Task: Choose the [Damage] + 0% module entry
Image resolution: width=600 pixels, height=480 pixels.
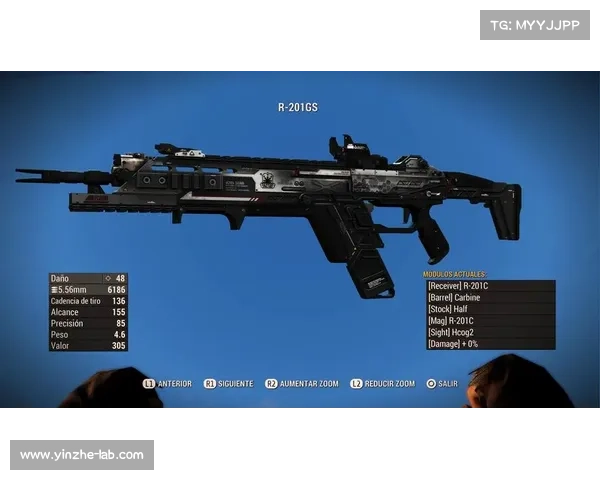Action: [490, 343]
